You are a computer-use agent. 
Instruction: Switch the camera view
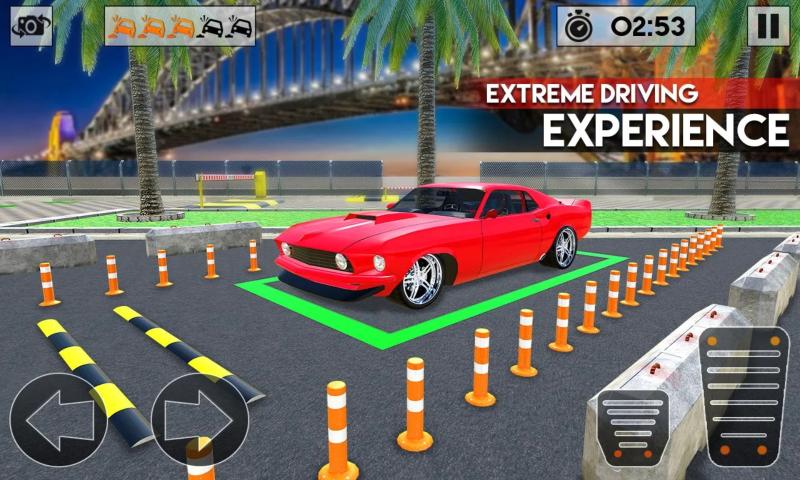[x=31, y=26]
